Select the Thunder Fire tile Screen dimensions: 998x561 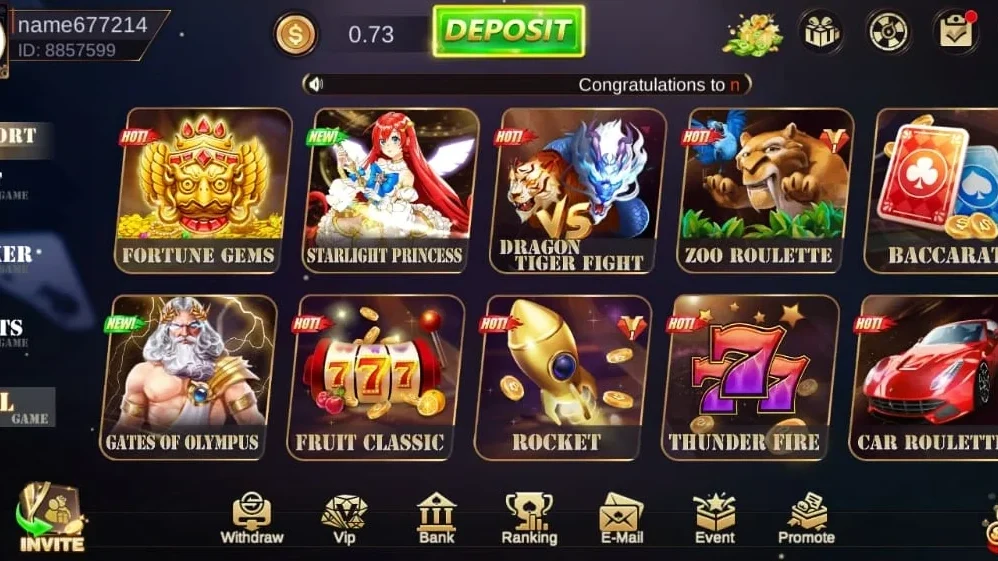pyautogui.click(x=749, y=377)
